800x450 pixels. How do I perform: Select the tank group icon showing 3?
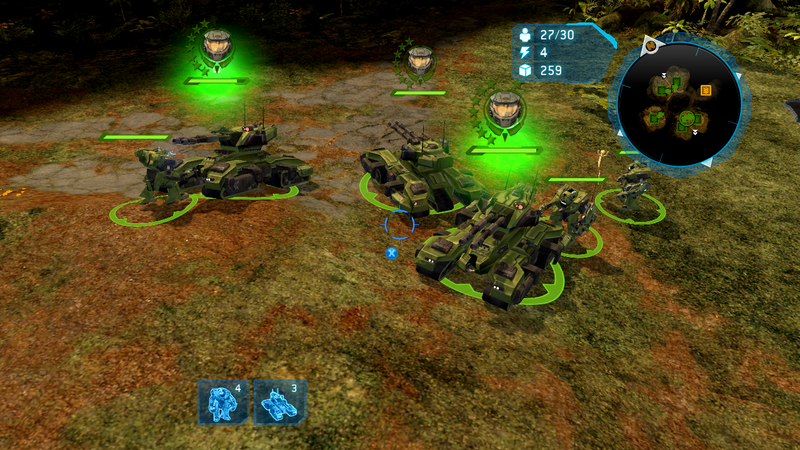tap(279, 402)
